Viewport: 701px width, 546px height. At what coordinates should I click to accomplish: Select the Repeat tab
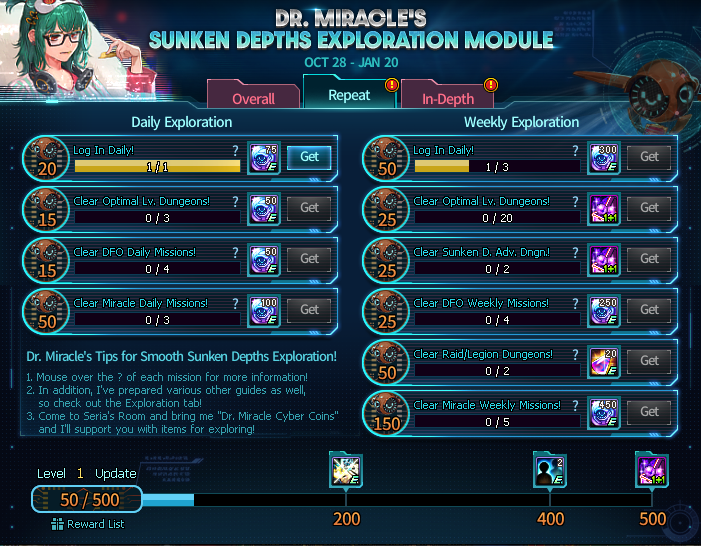click(349, 96)
